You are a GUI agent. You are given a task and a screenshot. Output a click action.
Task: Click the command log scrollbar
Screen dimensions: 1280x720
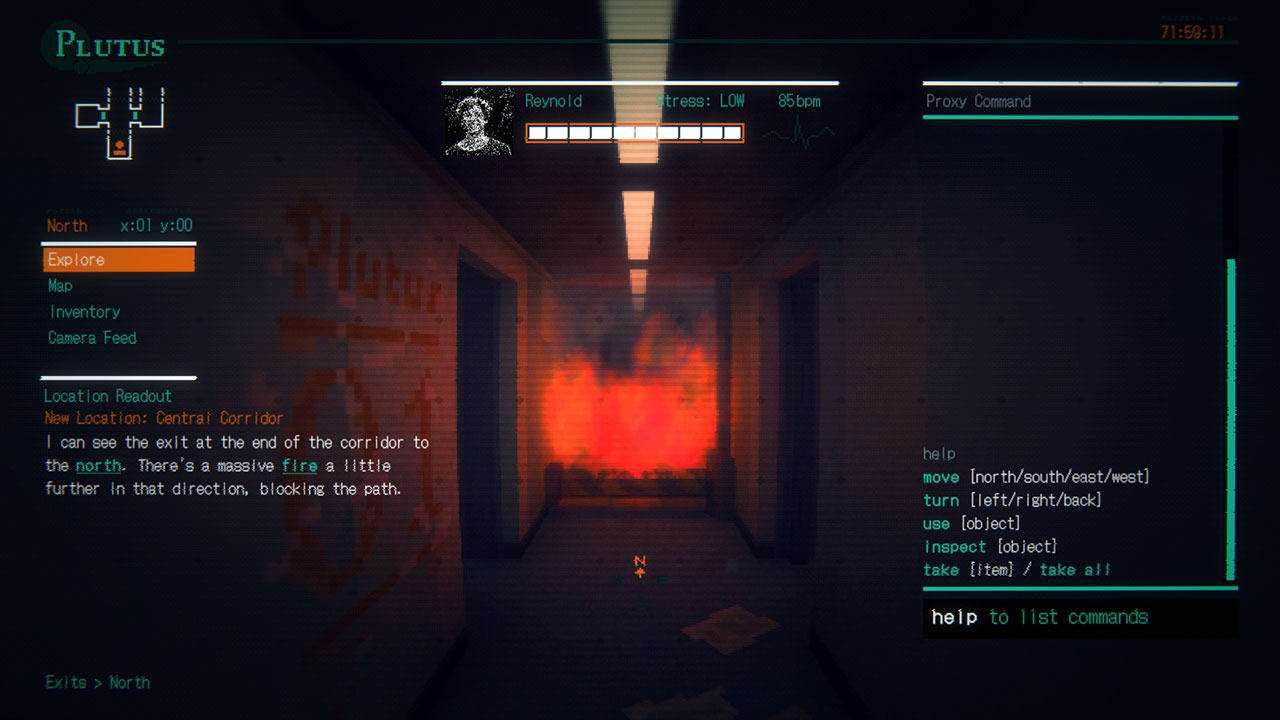click(x=1231, y=420)
